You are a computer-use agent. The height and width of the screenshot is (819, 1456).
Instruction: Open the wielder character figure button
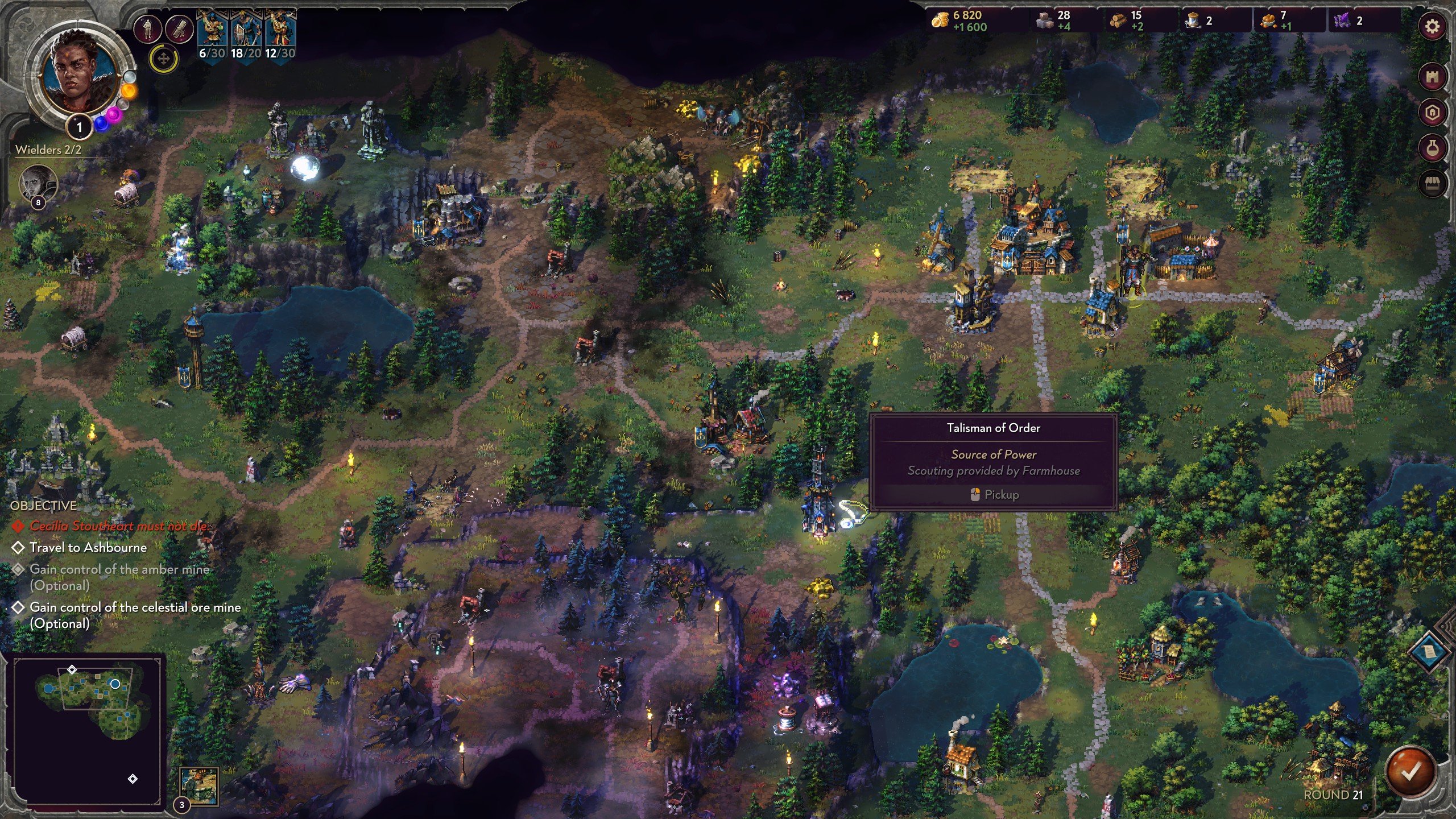click(x=148, y=28)
